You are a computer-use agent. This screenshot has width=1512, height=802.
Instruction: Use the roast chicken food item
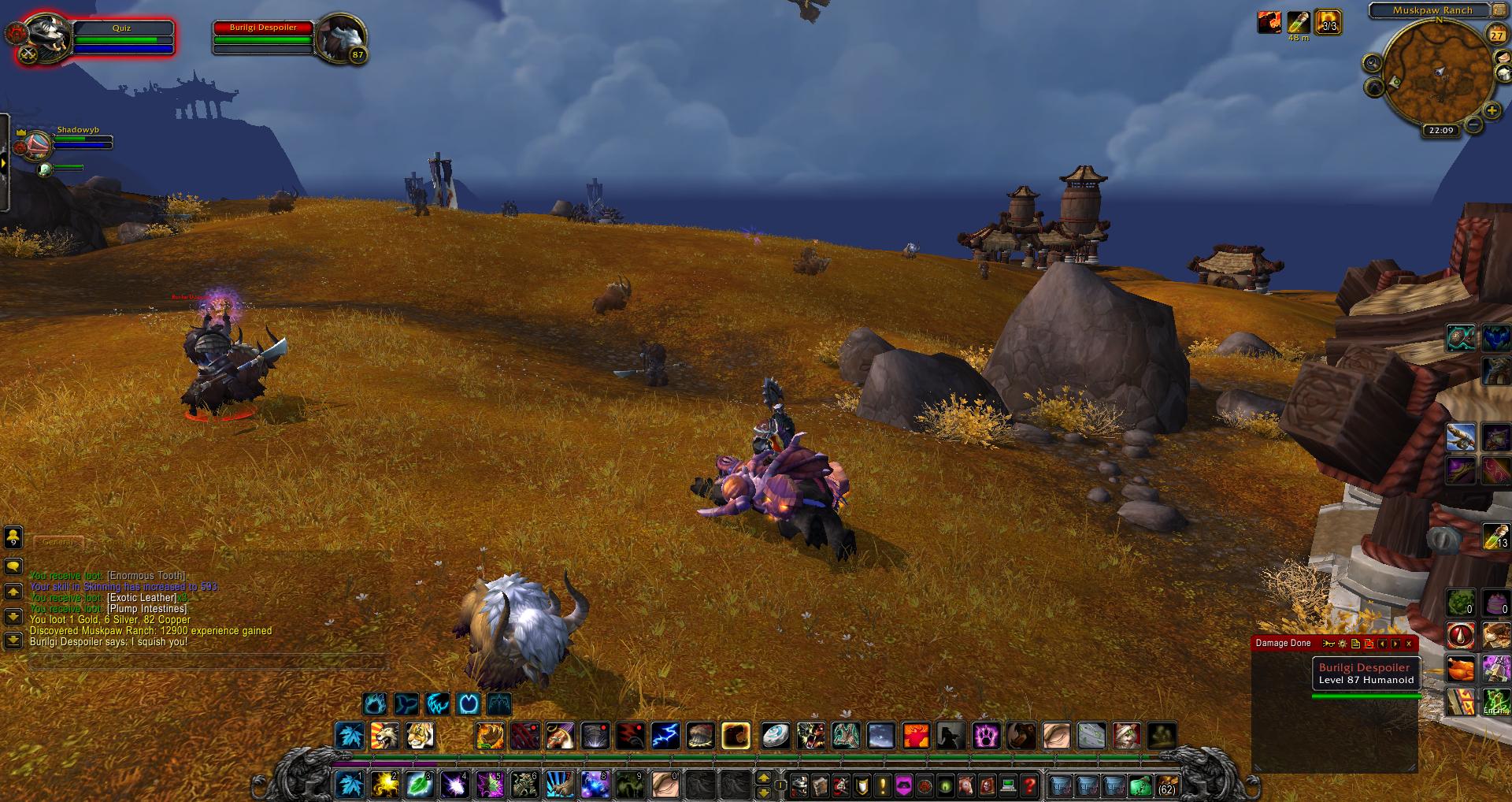[x=1460, y=670]
